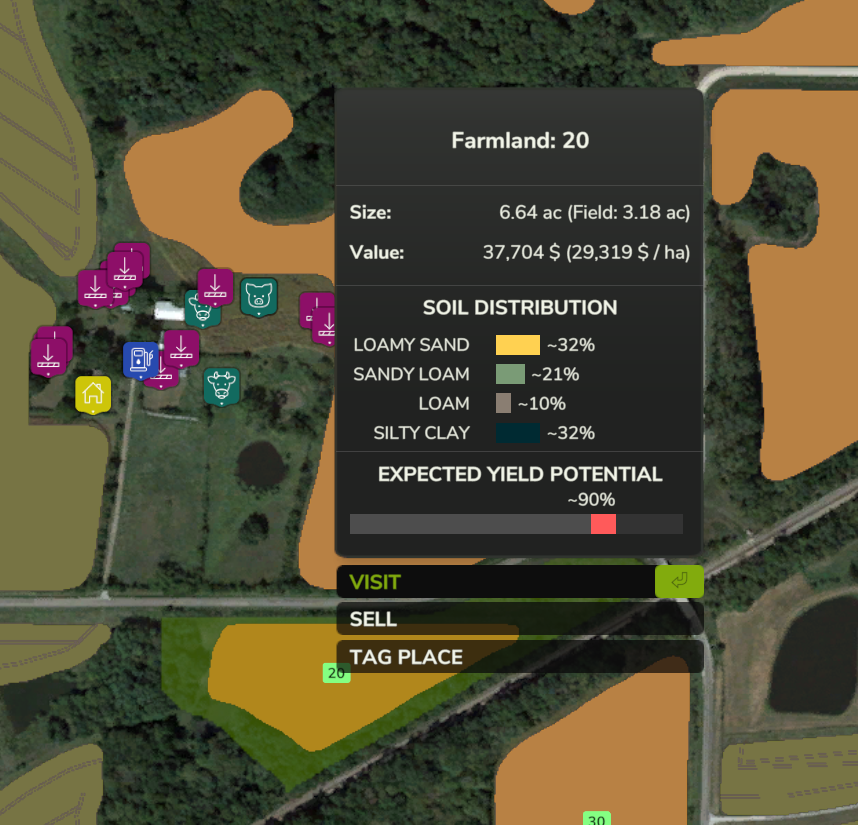This screenshot has width=858, height=825.
Task: Click the pig husbandry map marker
Action: (x=259, y=296)
